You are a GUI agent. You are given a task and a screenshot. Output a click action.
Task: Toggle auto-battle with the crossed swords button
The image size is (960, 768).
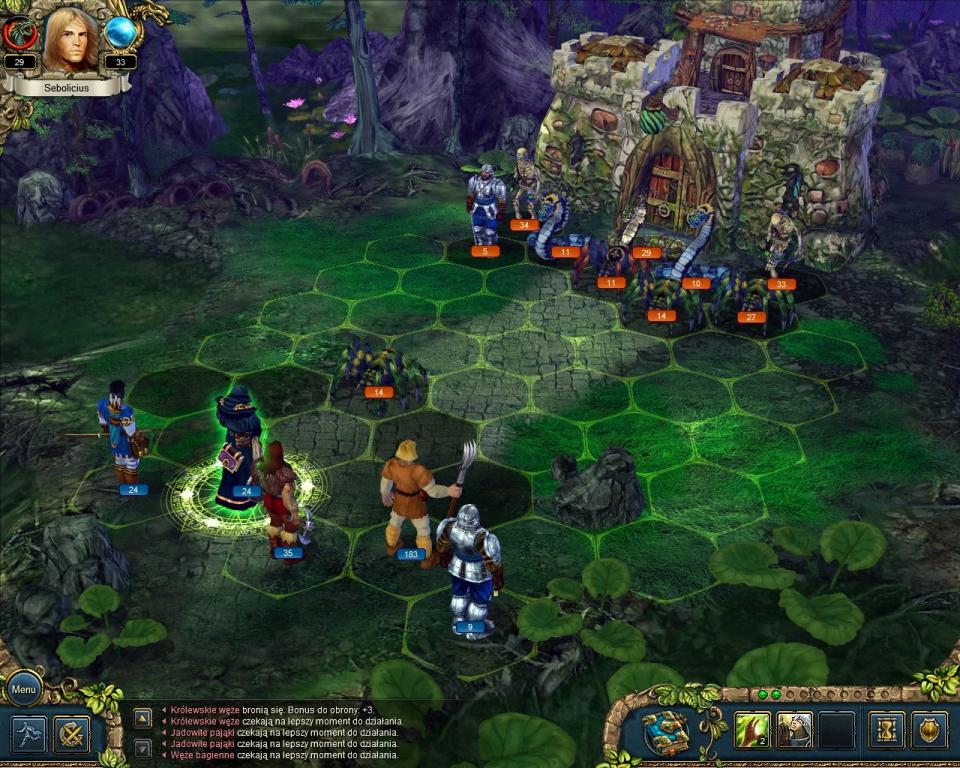[x=71, y=734]
